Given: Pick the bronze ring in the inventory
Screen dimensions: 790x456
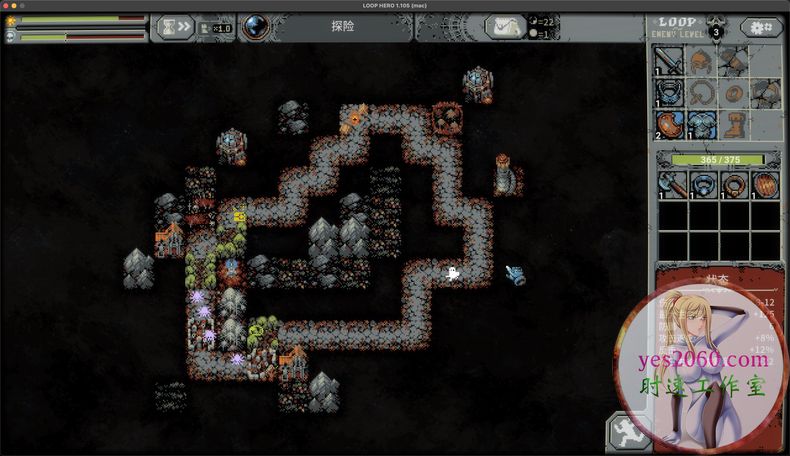Looking at the screenshot, I should pyautogui.click(x=735, y=184).
